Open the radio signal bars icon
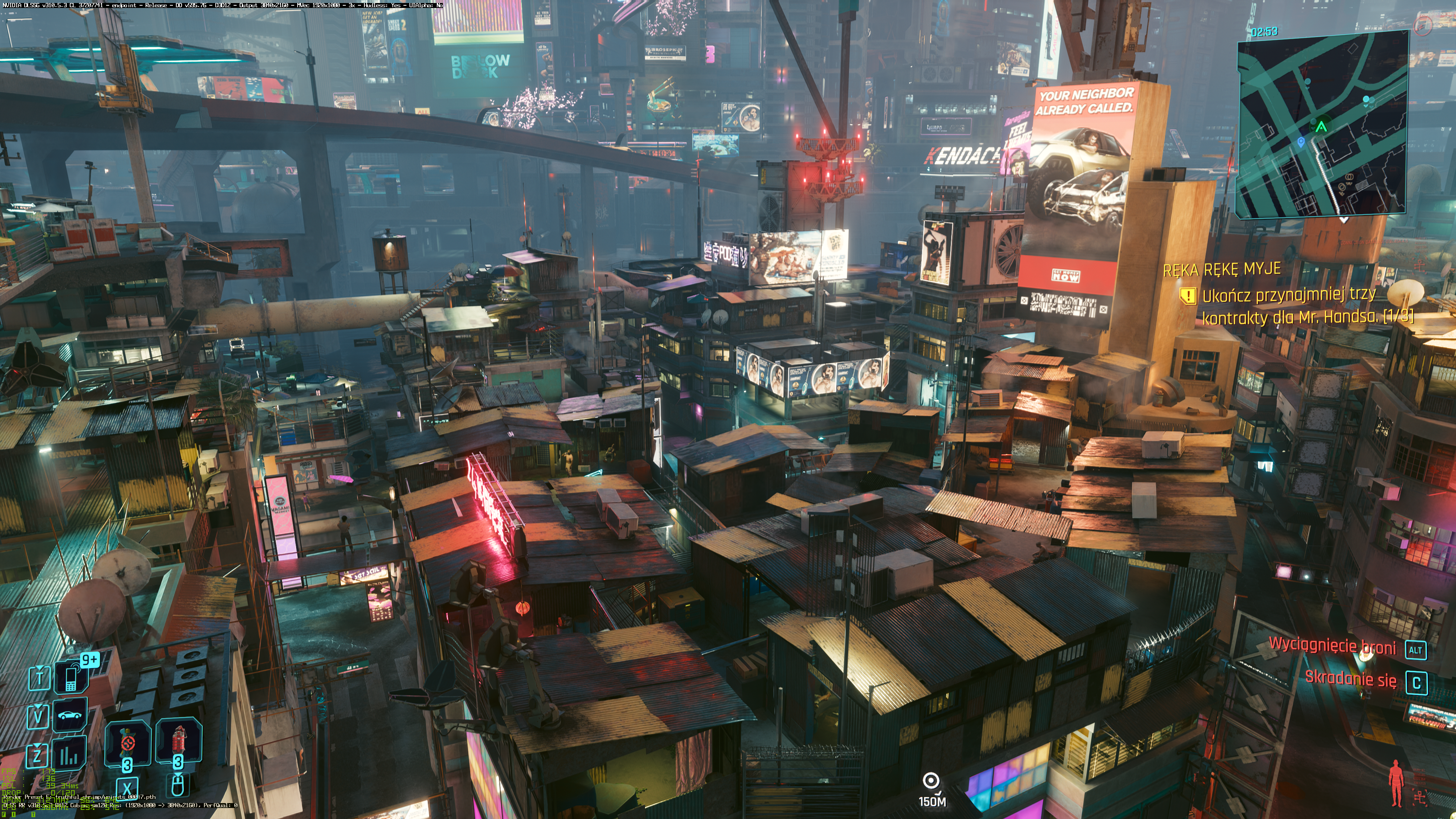1456x819 pixels. point(69,754)
